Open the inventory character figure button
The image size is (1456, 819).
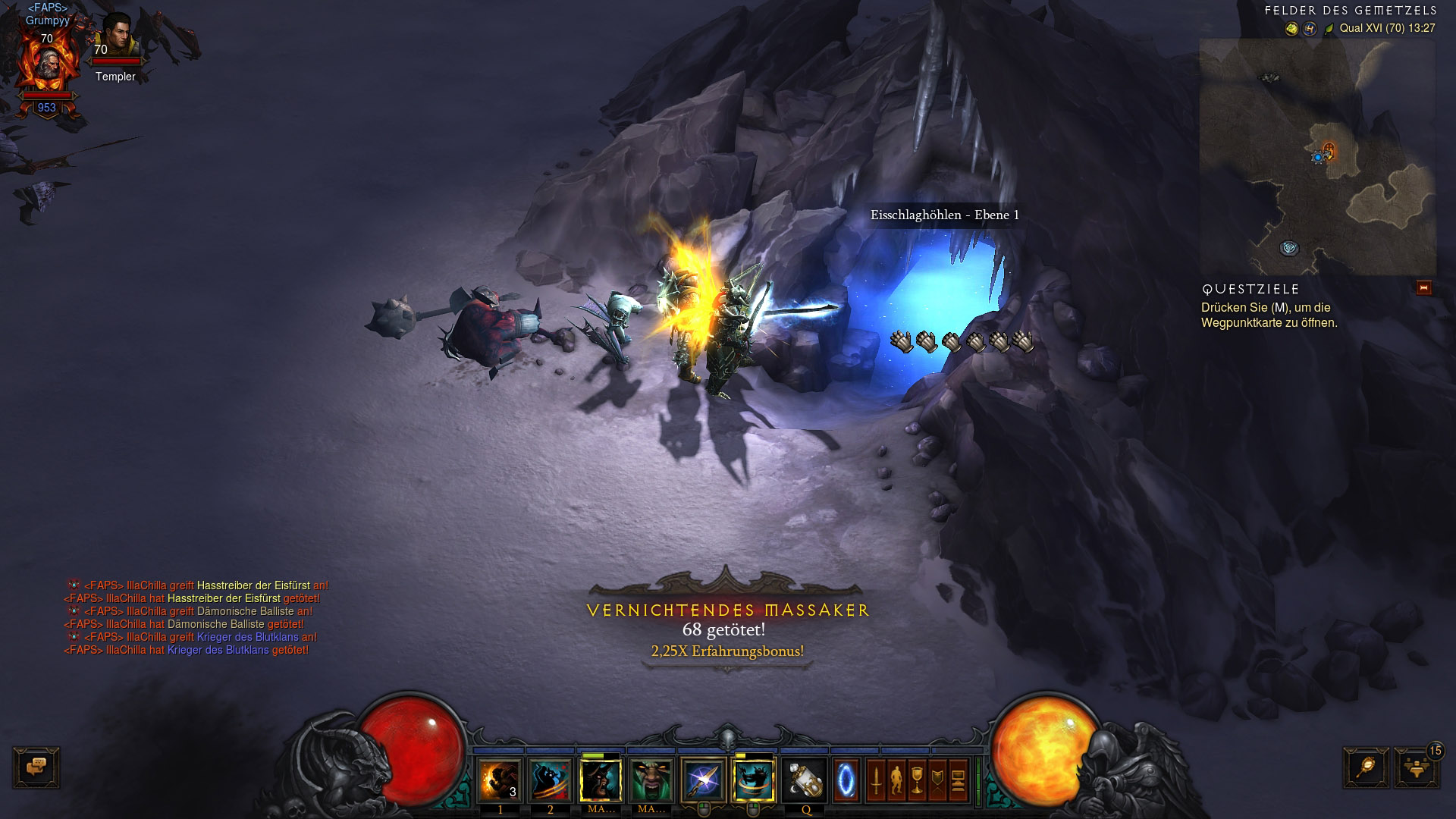tap(896, 780)
